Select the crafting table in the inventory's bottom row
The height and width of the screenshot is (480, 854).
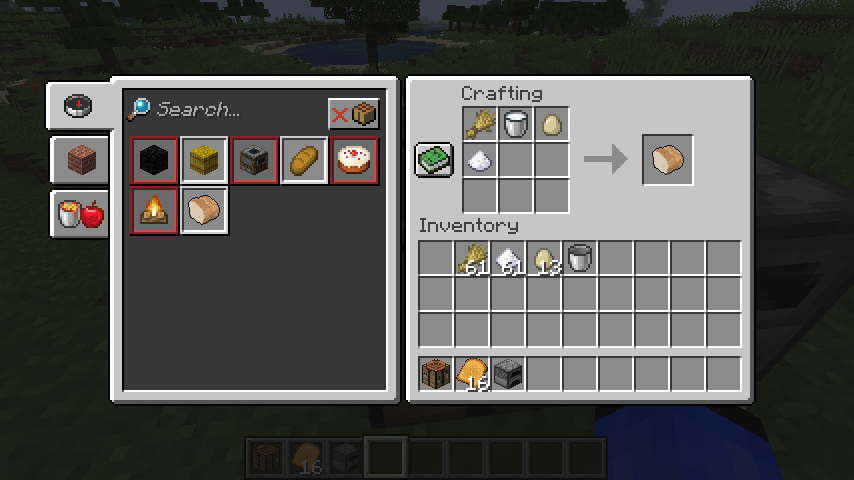[x=436, y=374]
